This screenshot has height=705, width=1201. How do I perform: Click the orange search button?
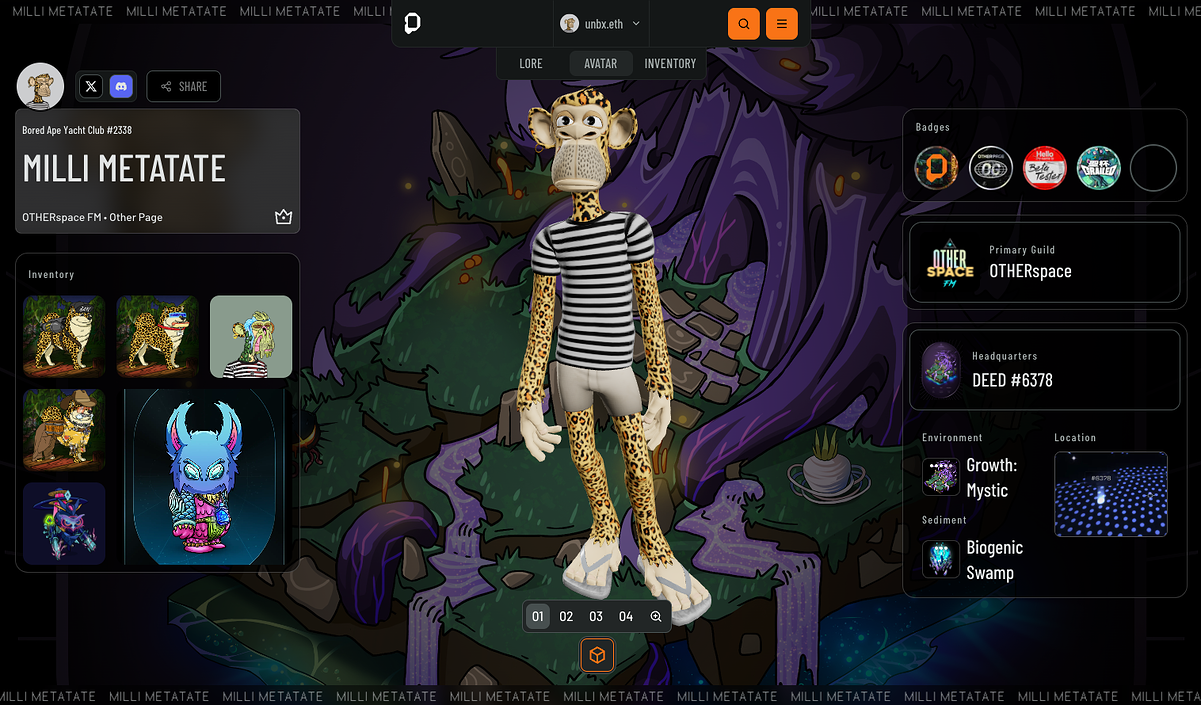pyautogui.click(x=743, y=23)
